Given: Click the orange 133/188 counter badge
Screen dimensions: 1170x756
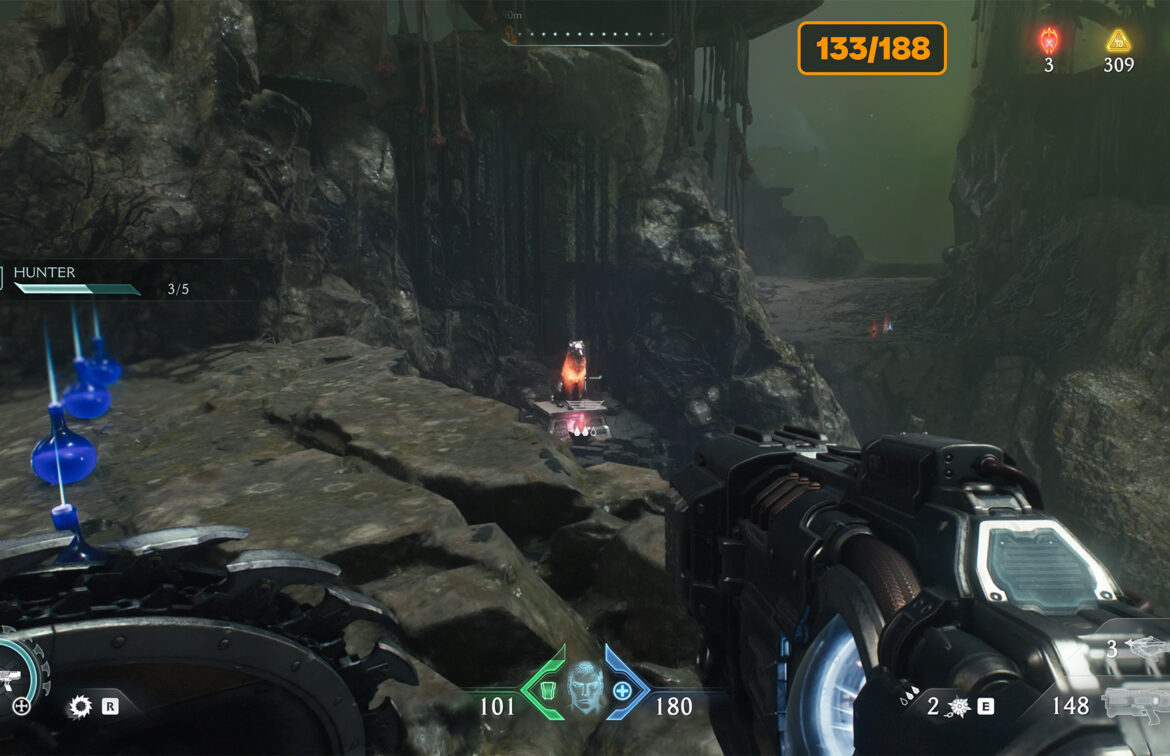Looking at the screenshot, I should 872,48.
